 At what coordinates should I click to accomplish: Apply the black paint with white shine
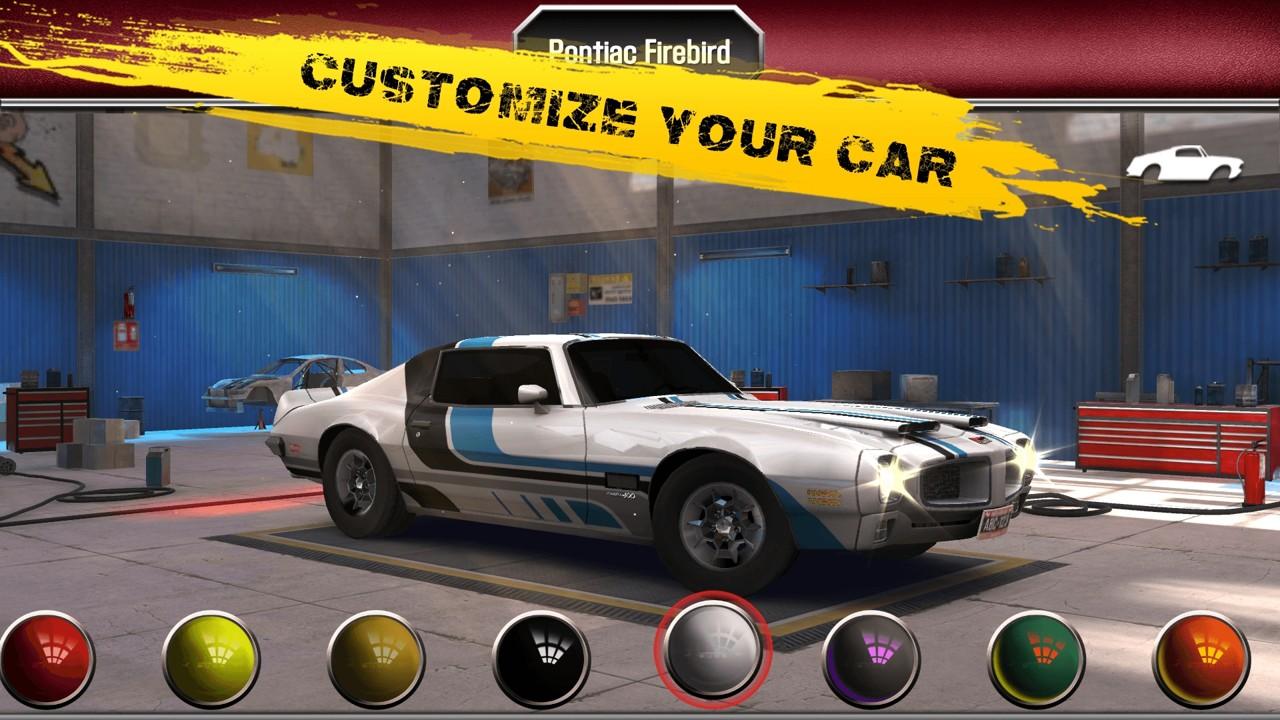pyautogui.click(x=541, y=659)
